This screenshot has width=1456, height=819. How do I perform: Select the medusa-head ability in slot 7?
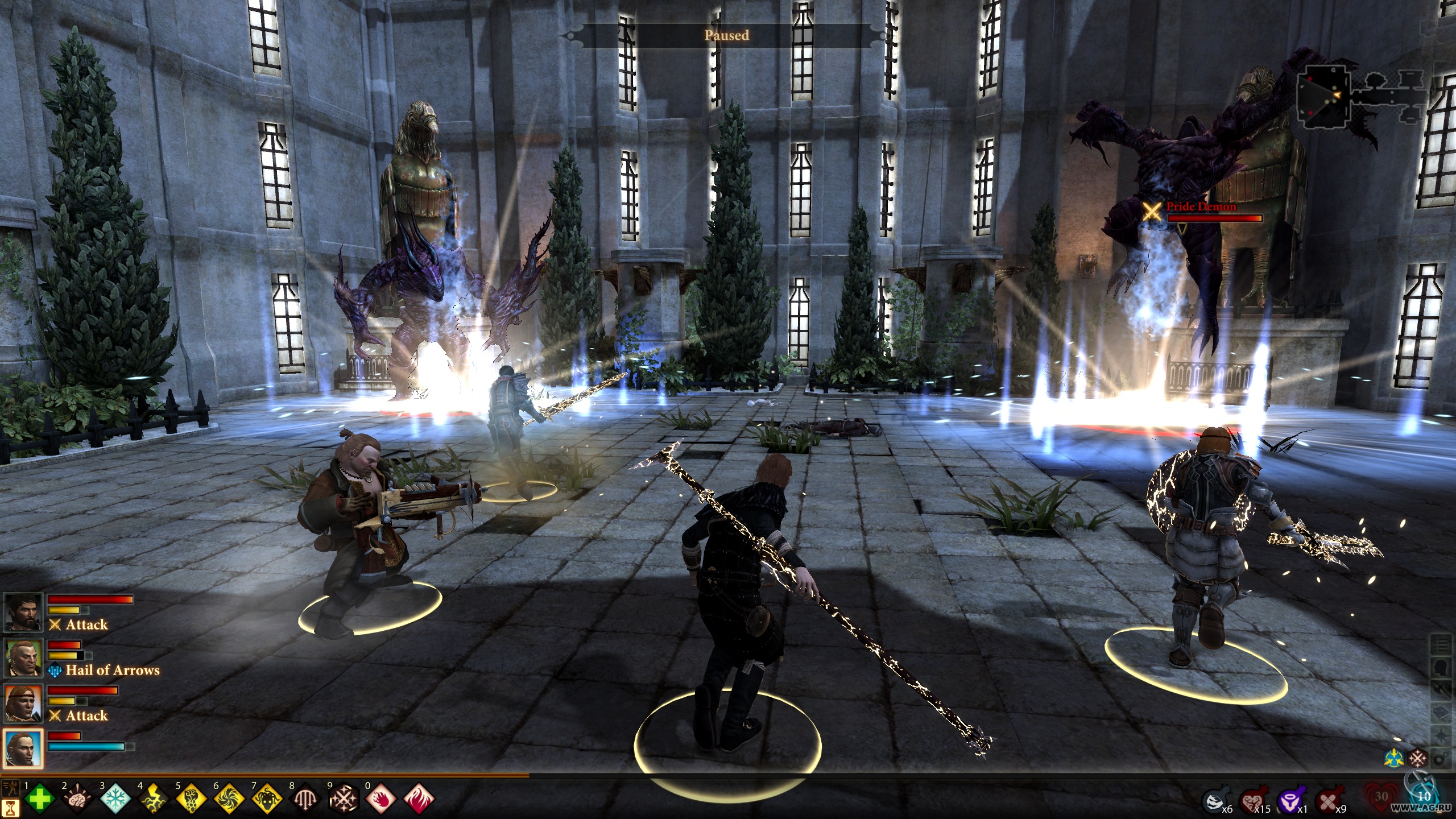268,799
